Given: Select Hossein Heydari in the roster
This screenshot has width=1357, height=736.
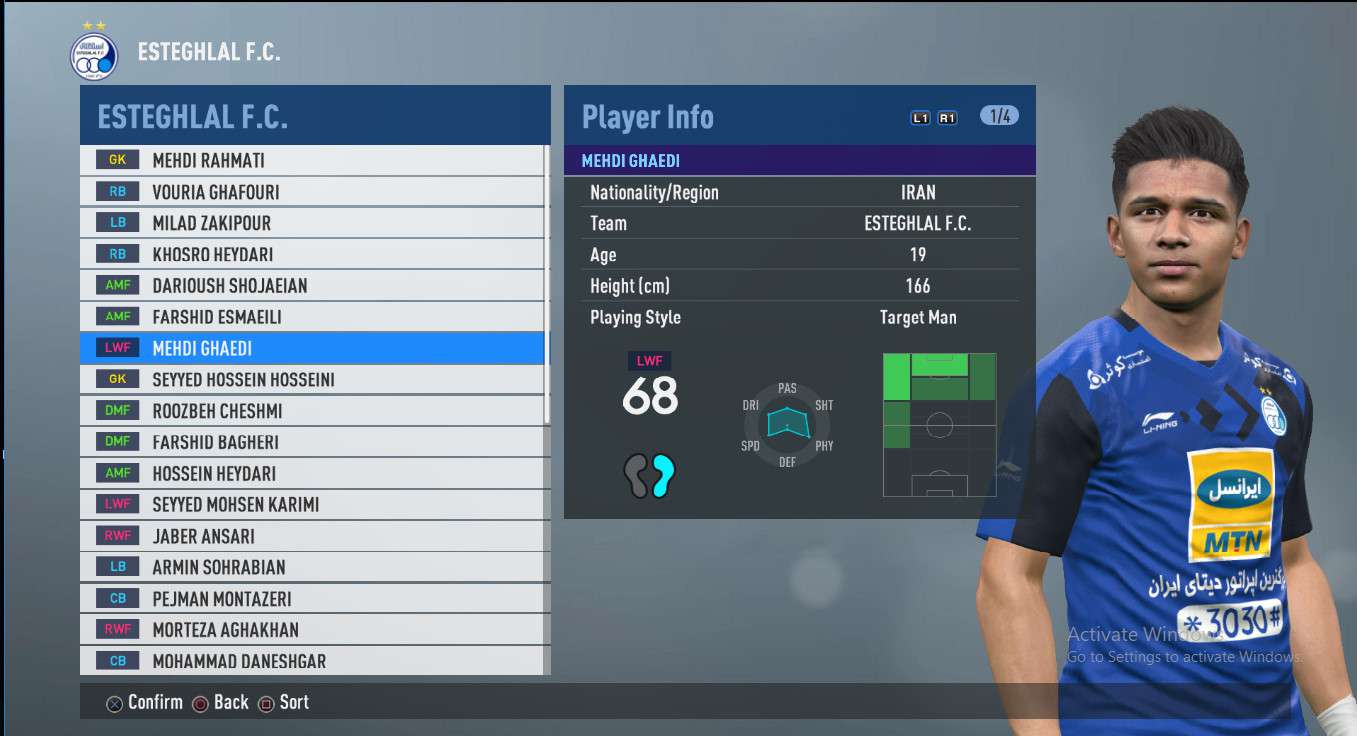Looking at the screenshot, I should click(x=312, y=473).
